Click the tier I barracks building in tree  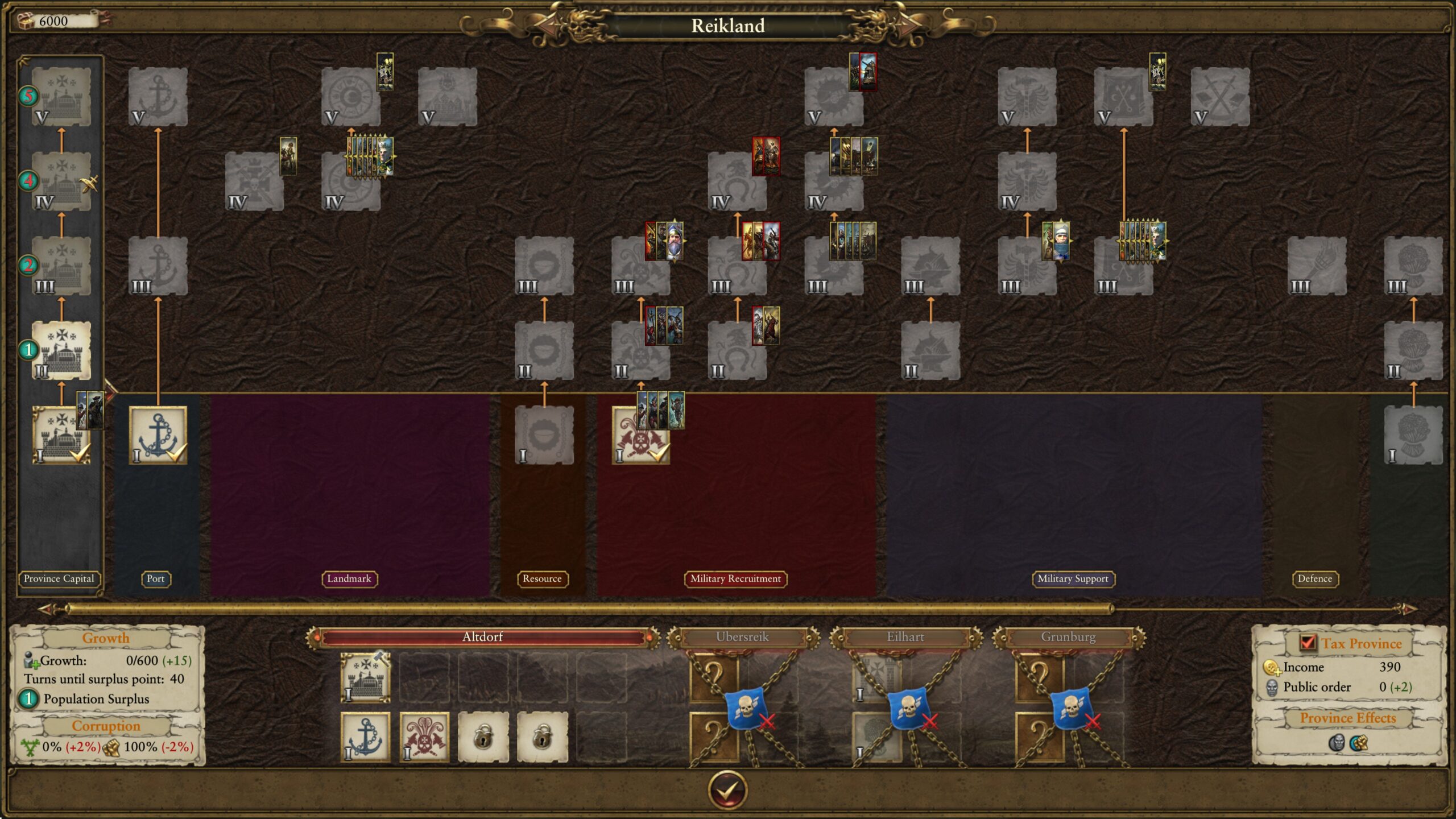tap(640, 435)
